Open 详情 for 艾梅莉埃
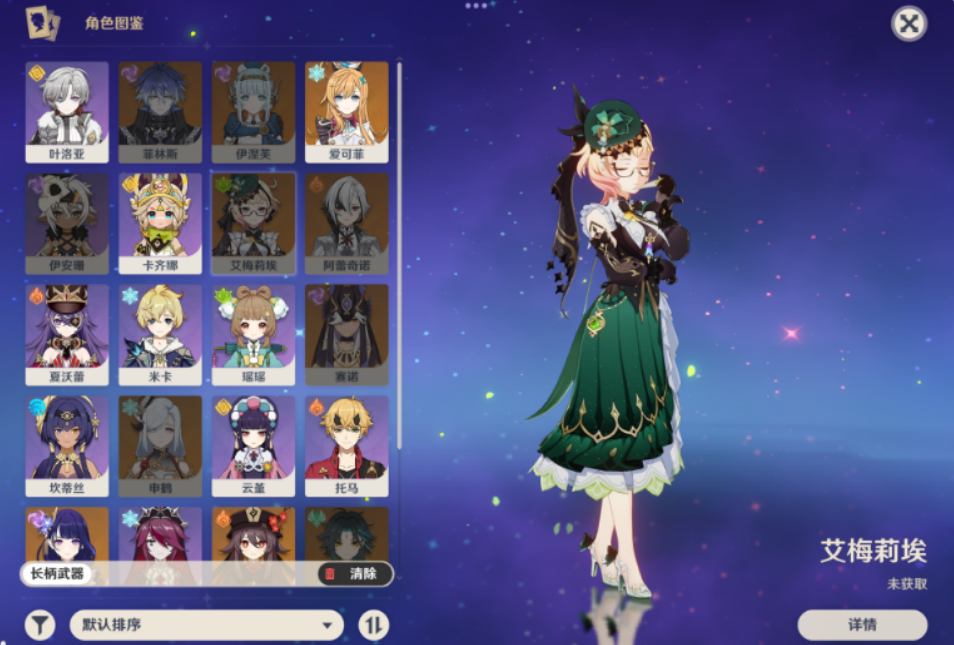 (x=861, y=625)
